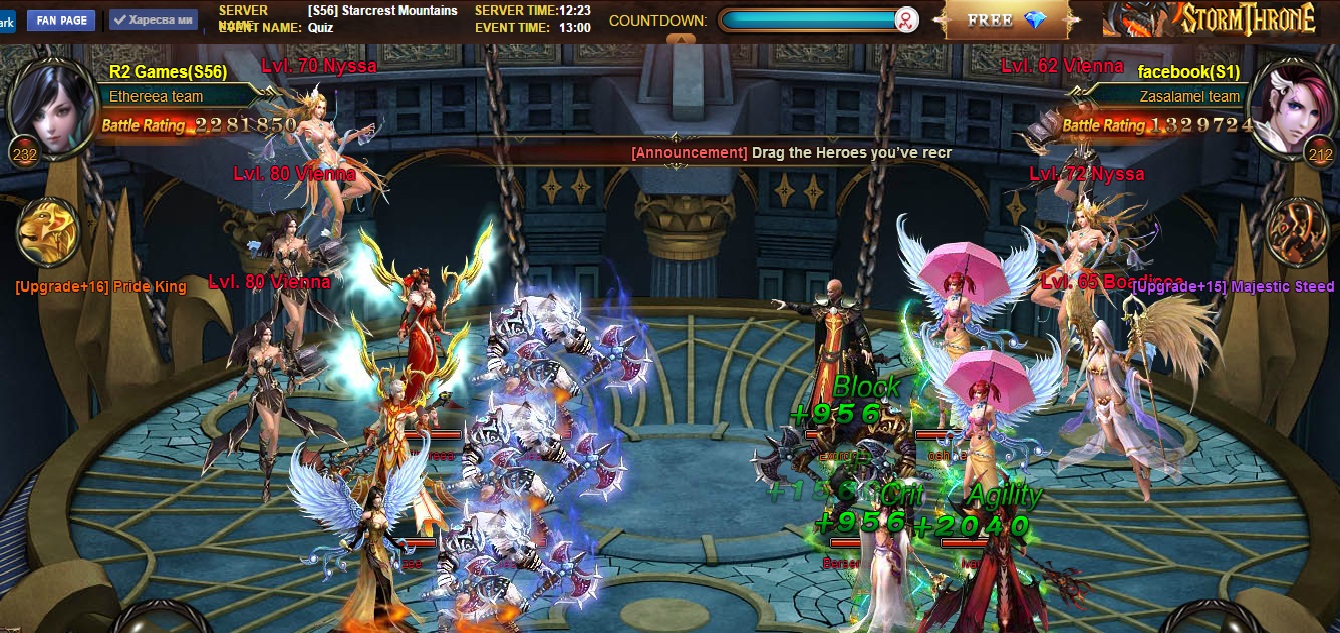Click the countdown progress bar's round marker
The height and width of the screenshot is (633, 1340).
(x=906, y=20)
